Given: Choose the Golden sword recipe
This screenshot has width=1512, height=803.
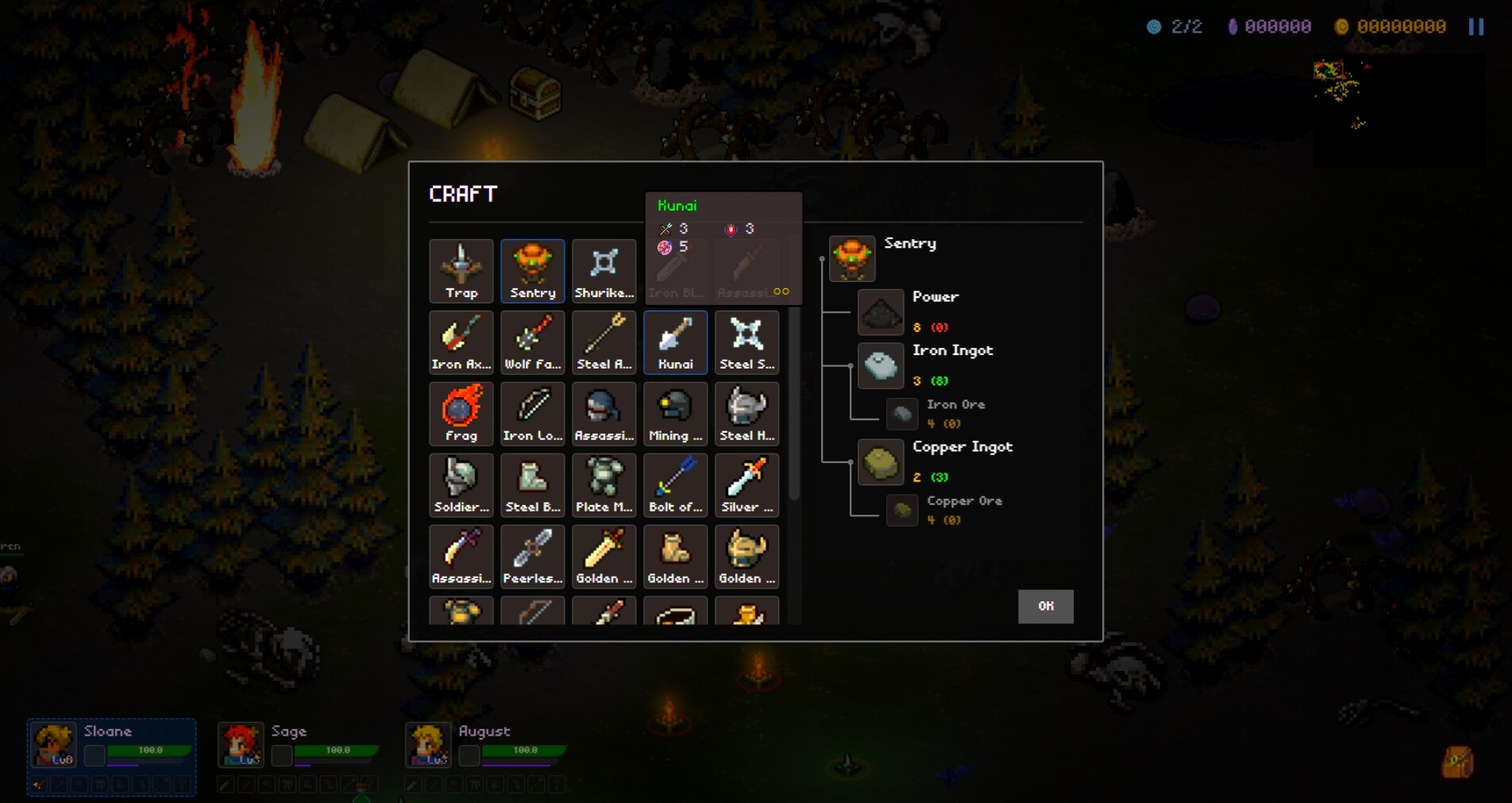Looking at the screenshot, I should 604,556.
